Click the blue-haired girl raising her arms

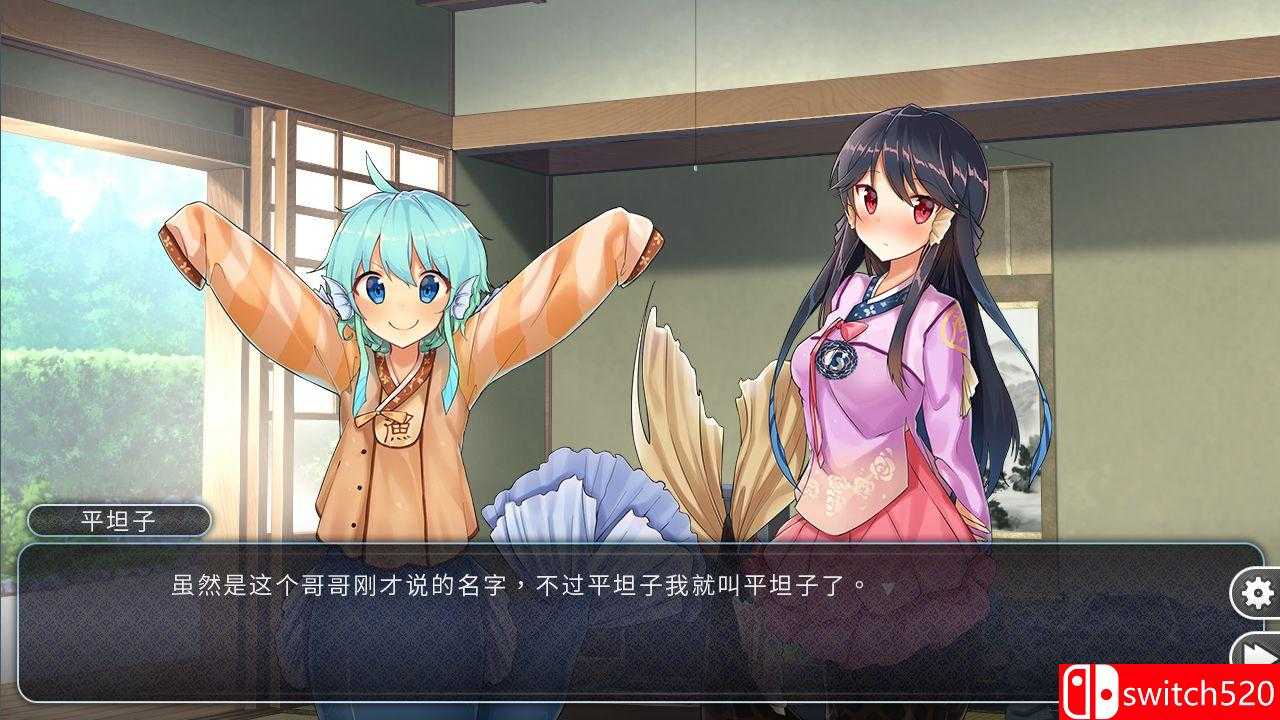pos(390,330)
